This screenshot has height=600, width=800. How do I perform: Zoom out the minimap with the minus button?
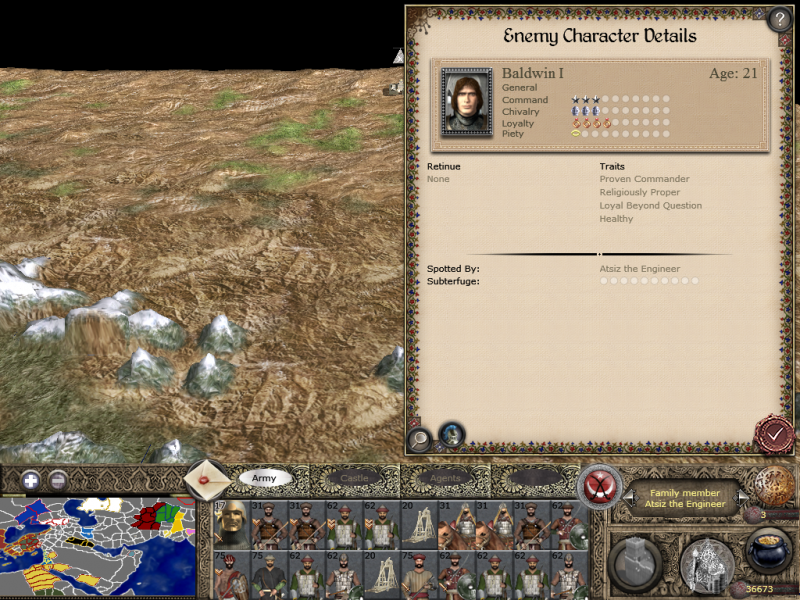click(x=58, y=479)
